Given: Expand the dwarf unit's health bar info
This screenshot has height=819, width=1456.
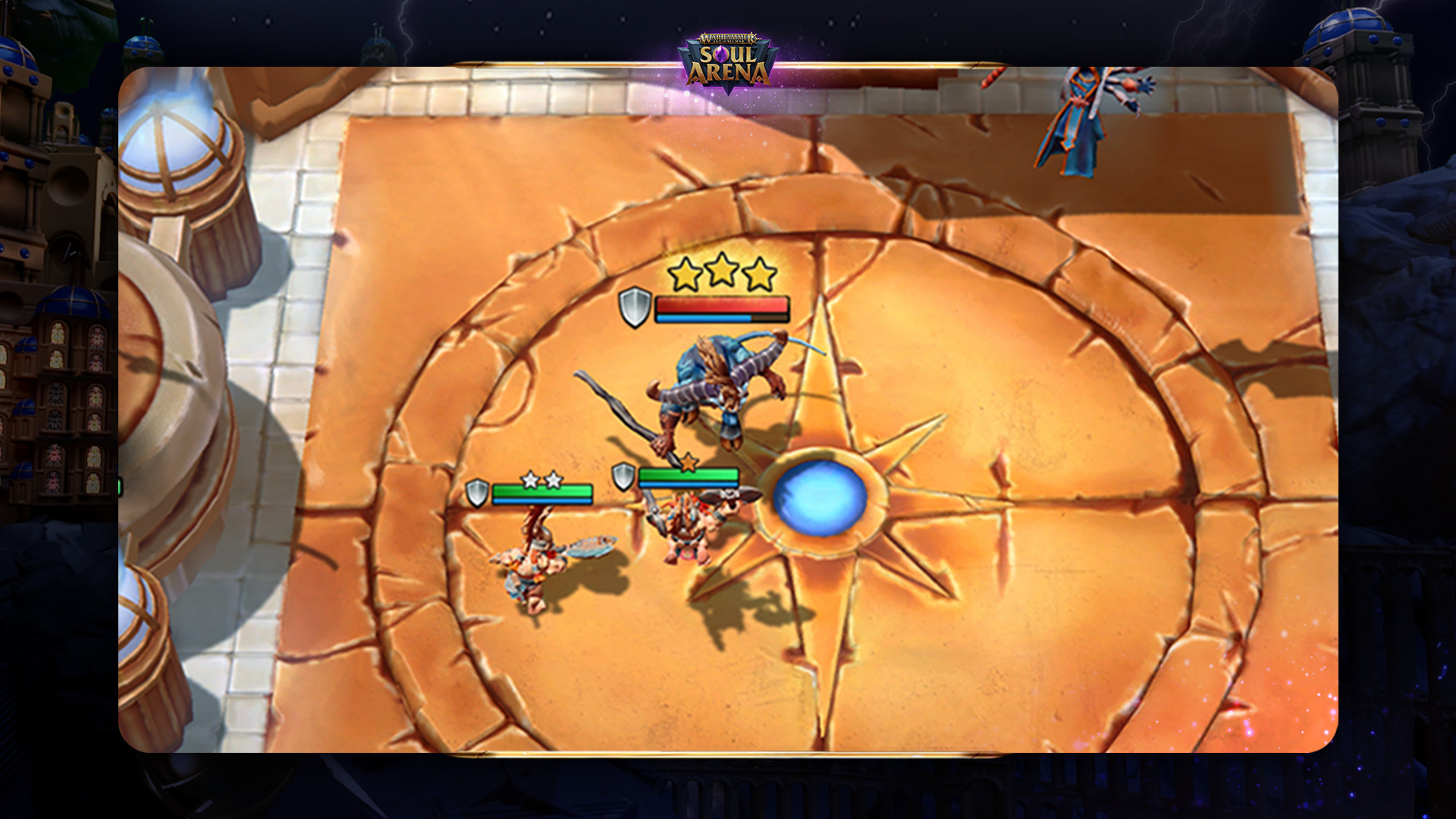Looking at the screenshot, I should click(689, 475).
